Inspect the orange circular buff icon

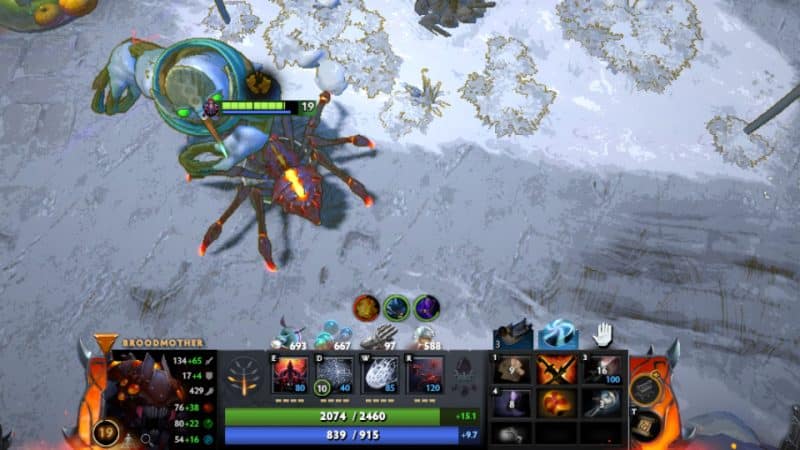366,307
